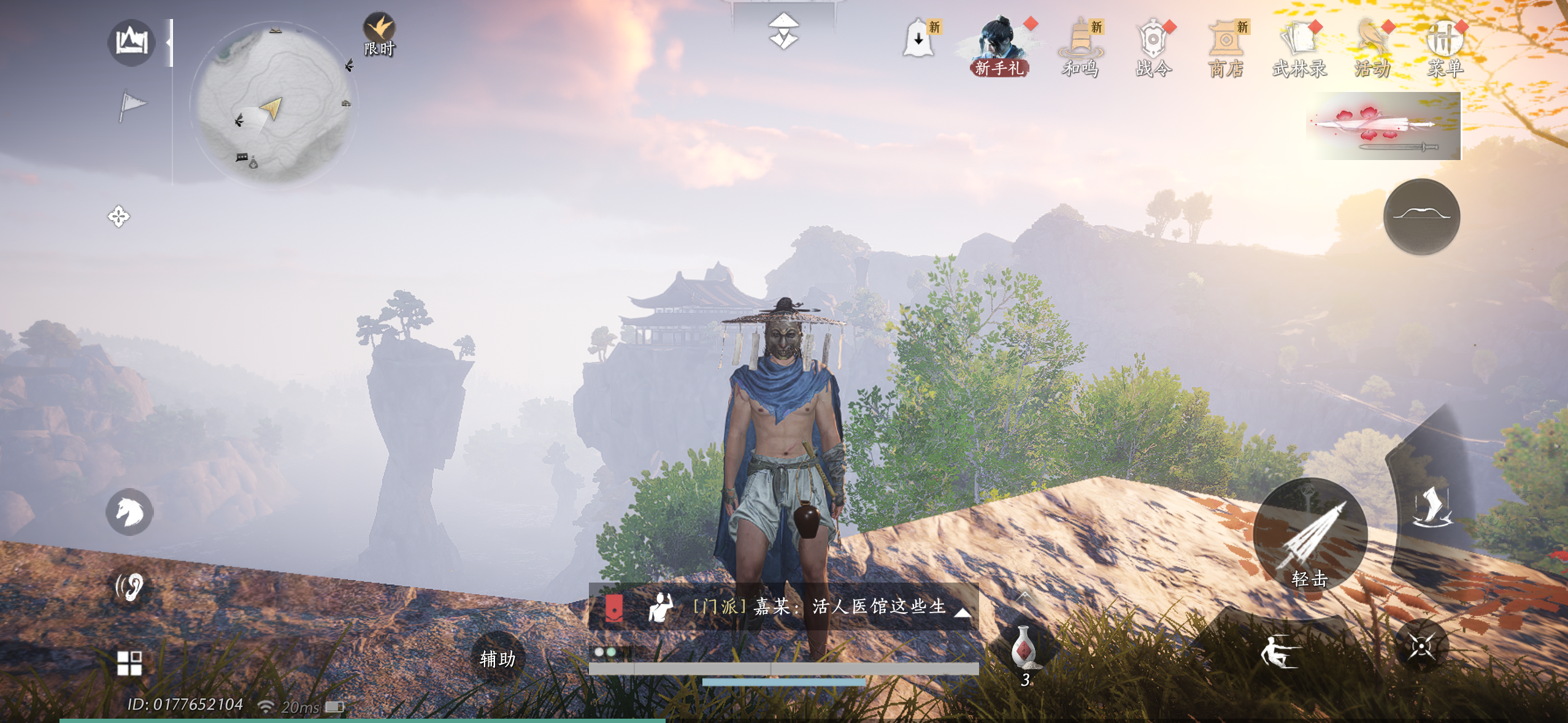The image size is (1568, 723).
Task: Open the 菜单 main menu
Action: [x=1445, y=47]
